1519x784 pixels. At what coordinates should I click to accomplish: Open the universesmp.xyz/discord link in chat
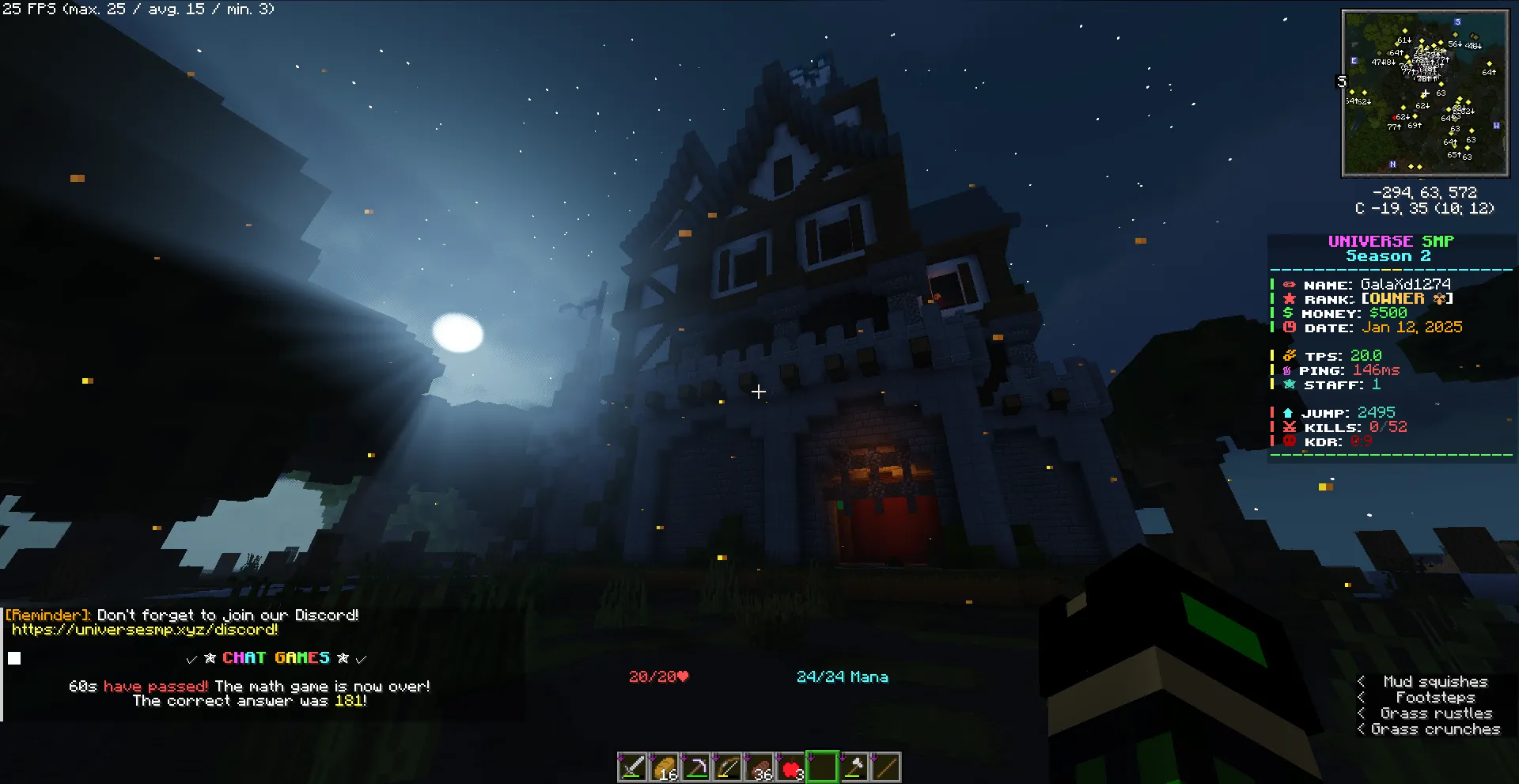coord(145,630)
